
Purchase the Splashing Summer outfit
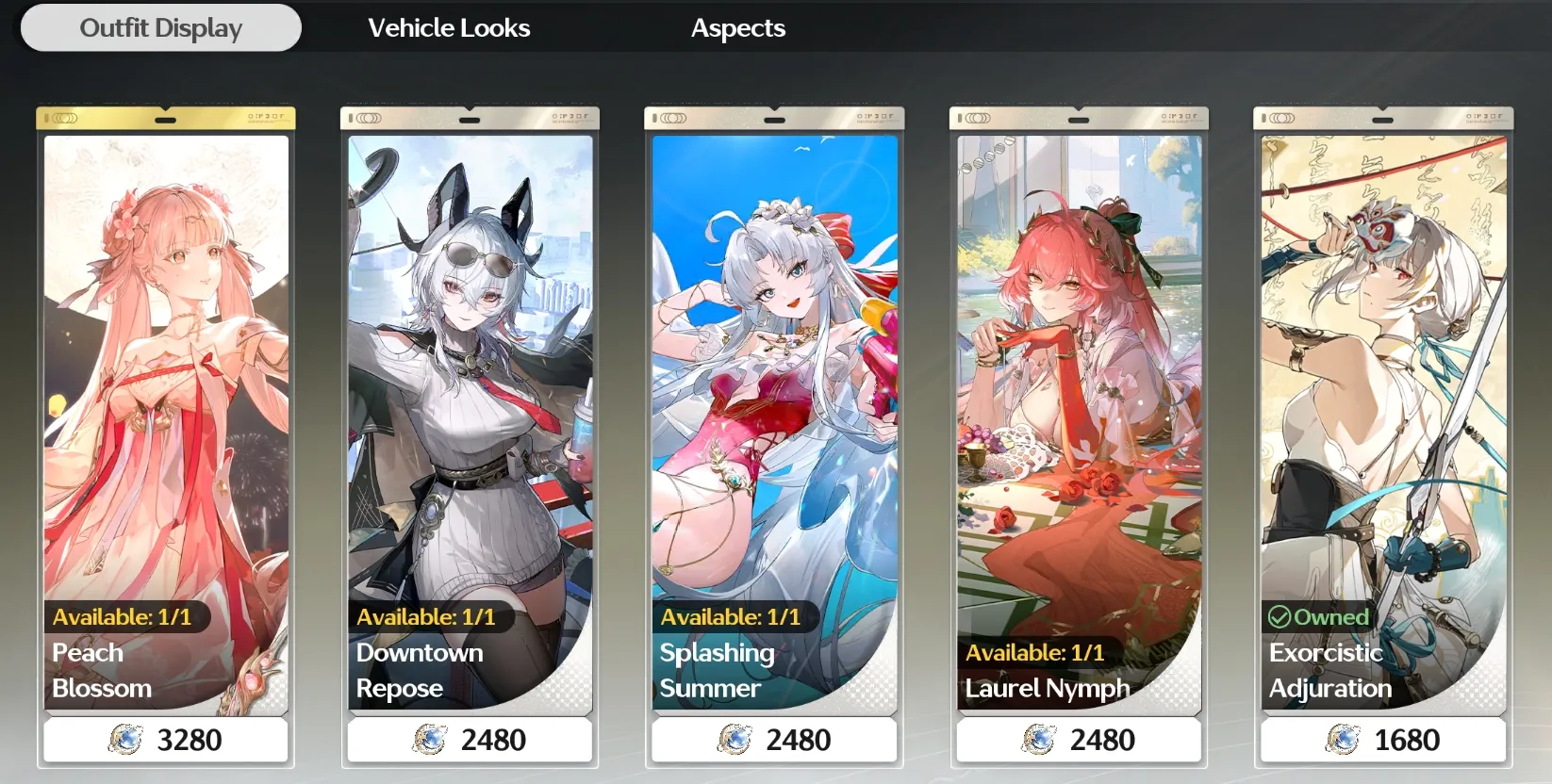[x=773, y=740]
